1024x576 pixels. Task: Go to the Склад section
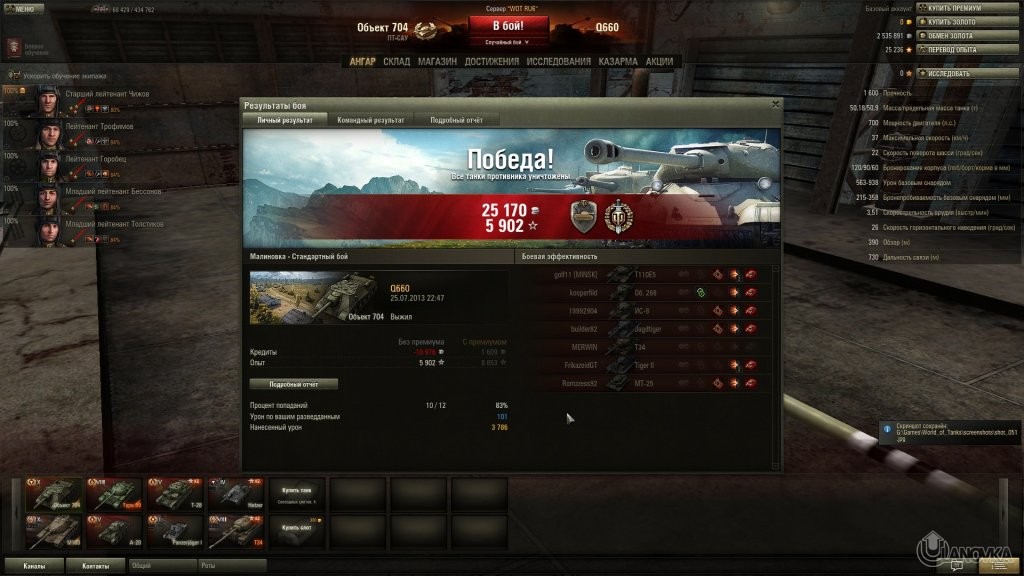coord(396,61)
